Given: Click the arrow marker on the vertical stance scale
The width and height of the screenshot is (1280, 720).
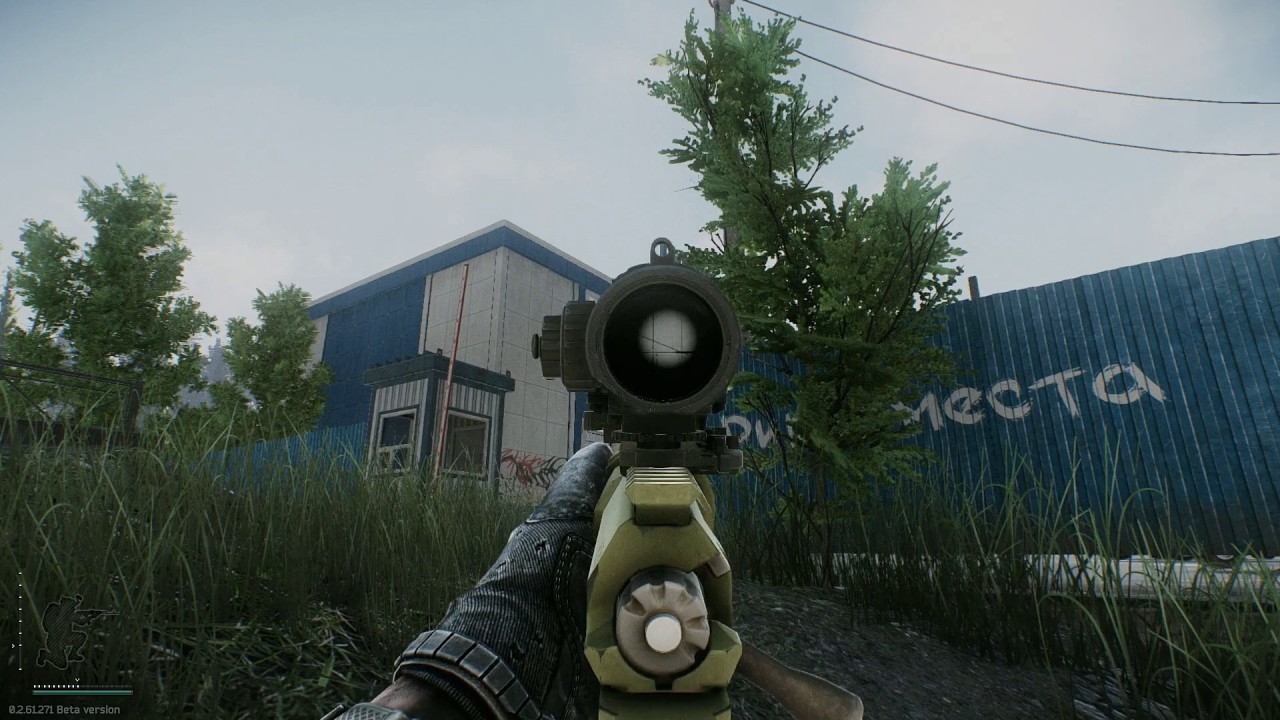Looking at the screenshot, I should coord(13,646).
